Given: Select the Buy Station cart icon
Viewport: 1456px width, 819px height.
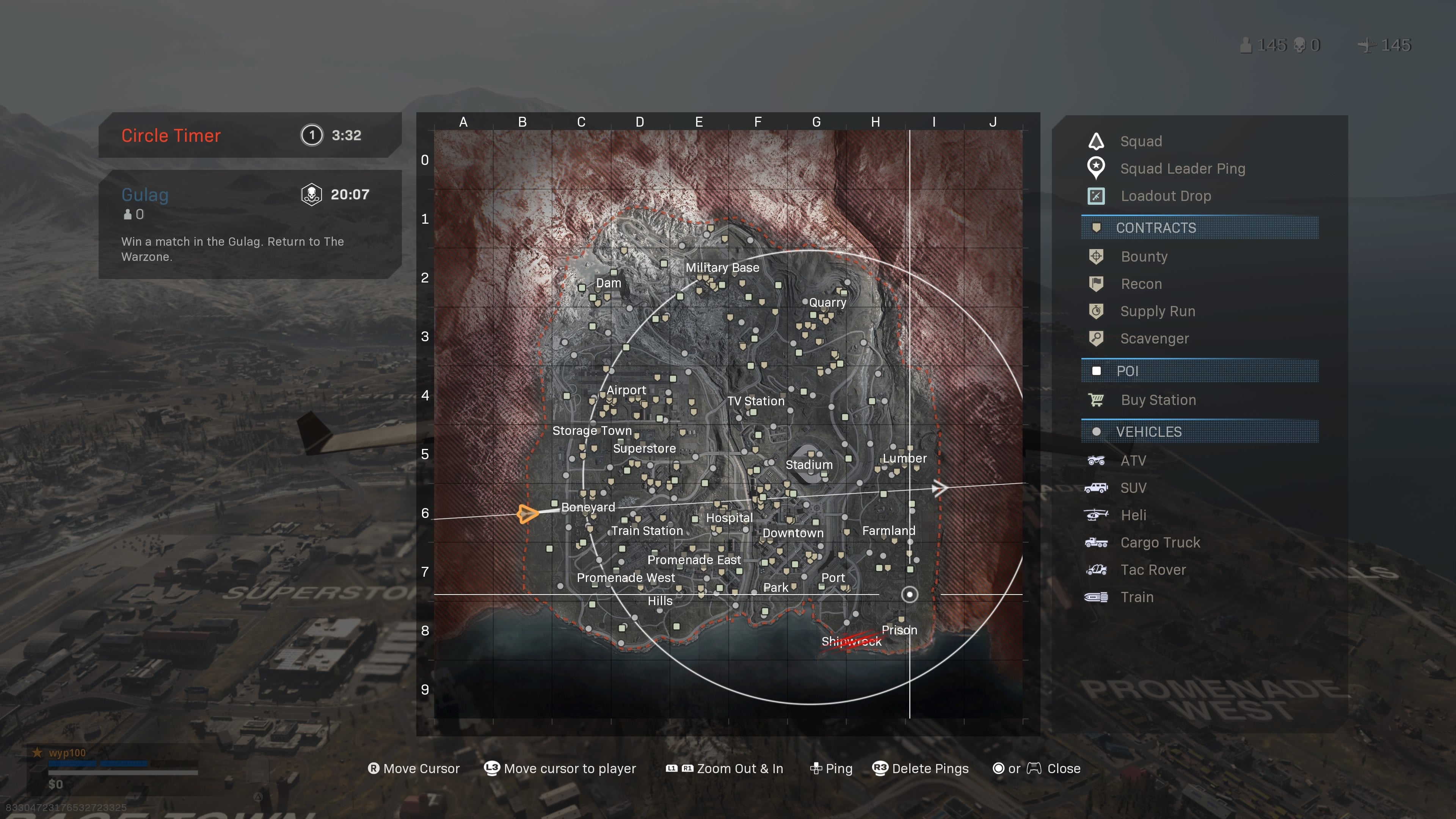Looking at the screenshot, I should tap(1097, 399).
